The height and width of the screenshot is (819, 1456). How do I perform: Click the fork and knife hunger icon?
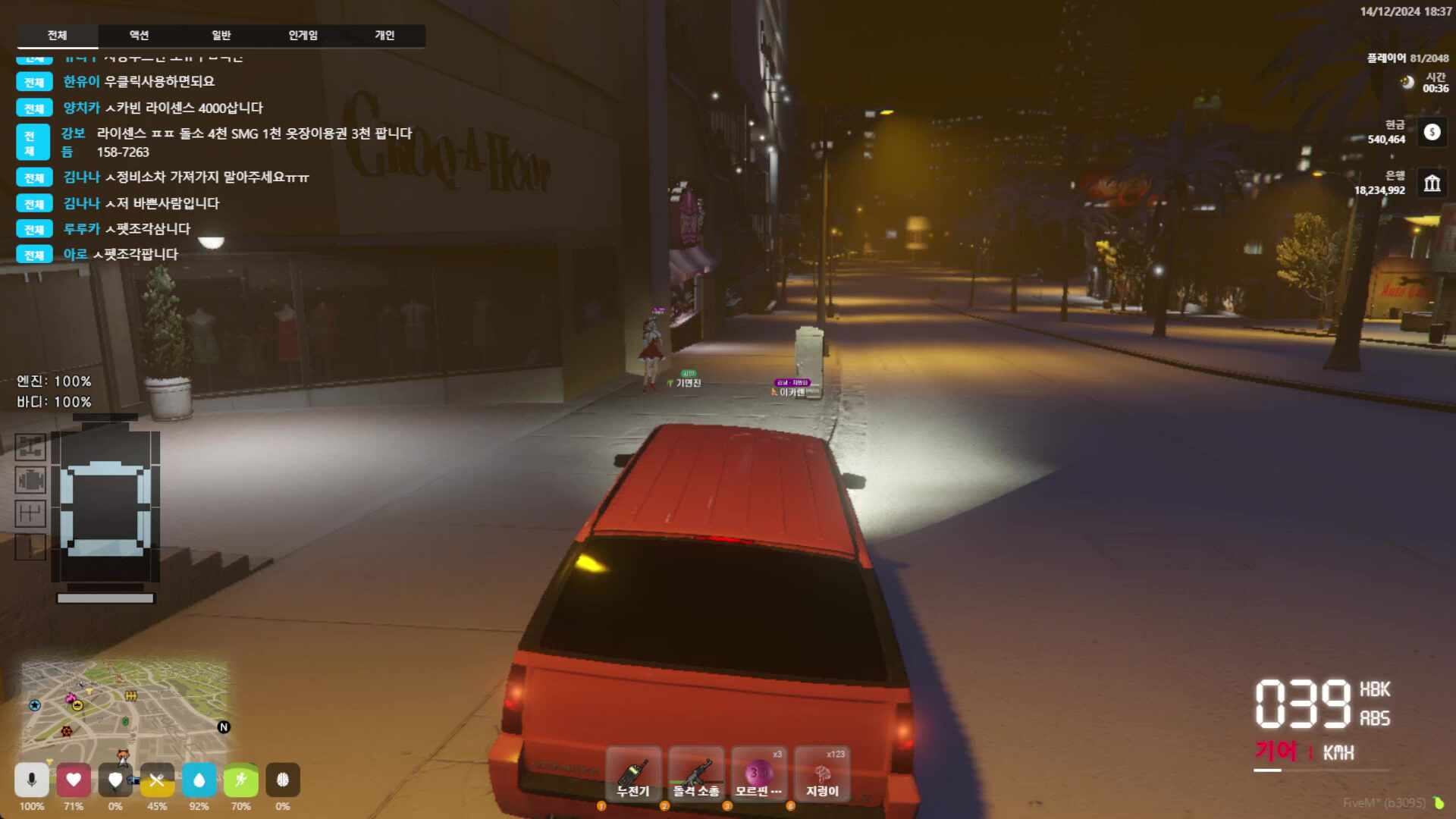(x=157, y=780)
